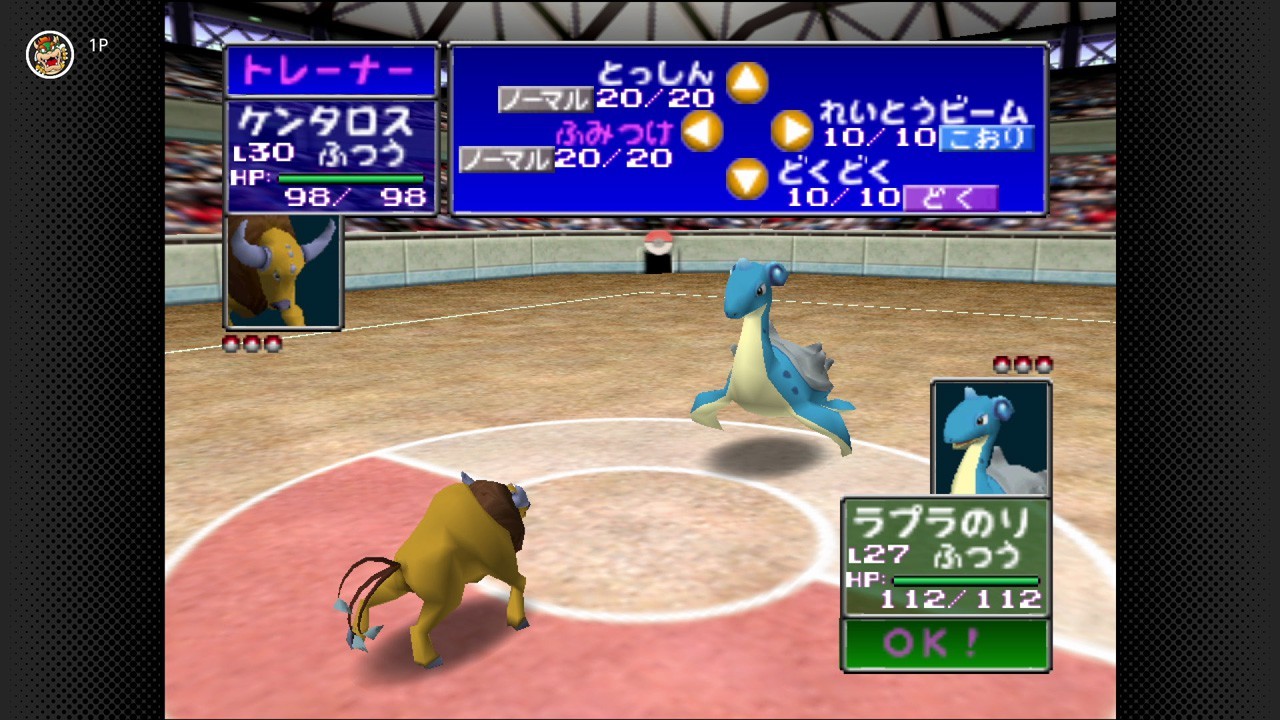Select the トレーナー header panel
Viewport: 1280px width, 720px height.
click(331, 67)
